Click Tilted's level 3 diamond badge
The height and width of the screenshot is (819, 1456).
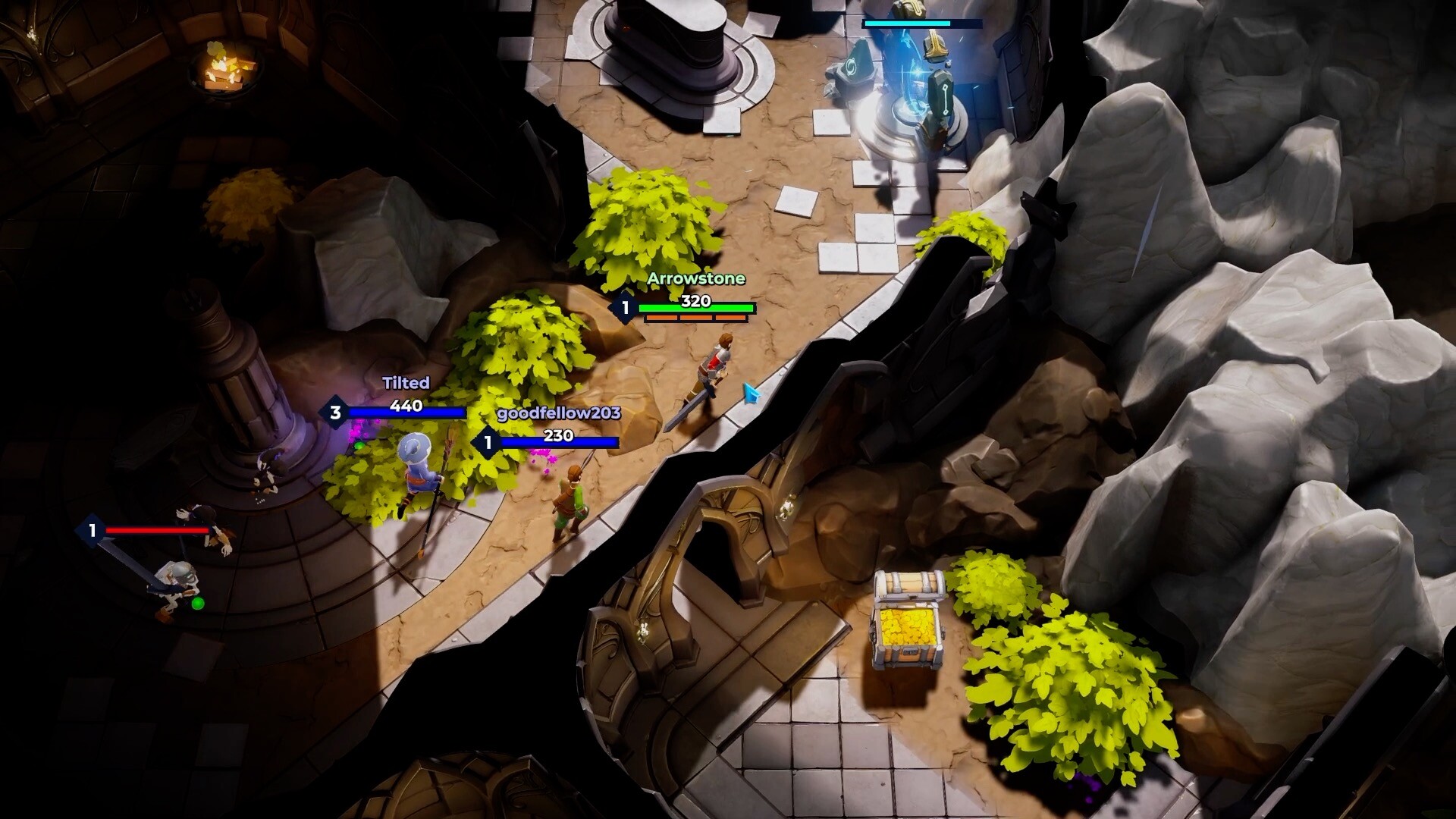point(334,413)
